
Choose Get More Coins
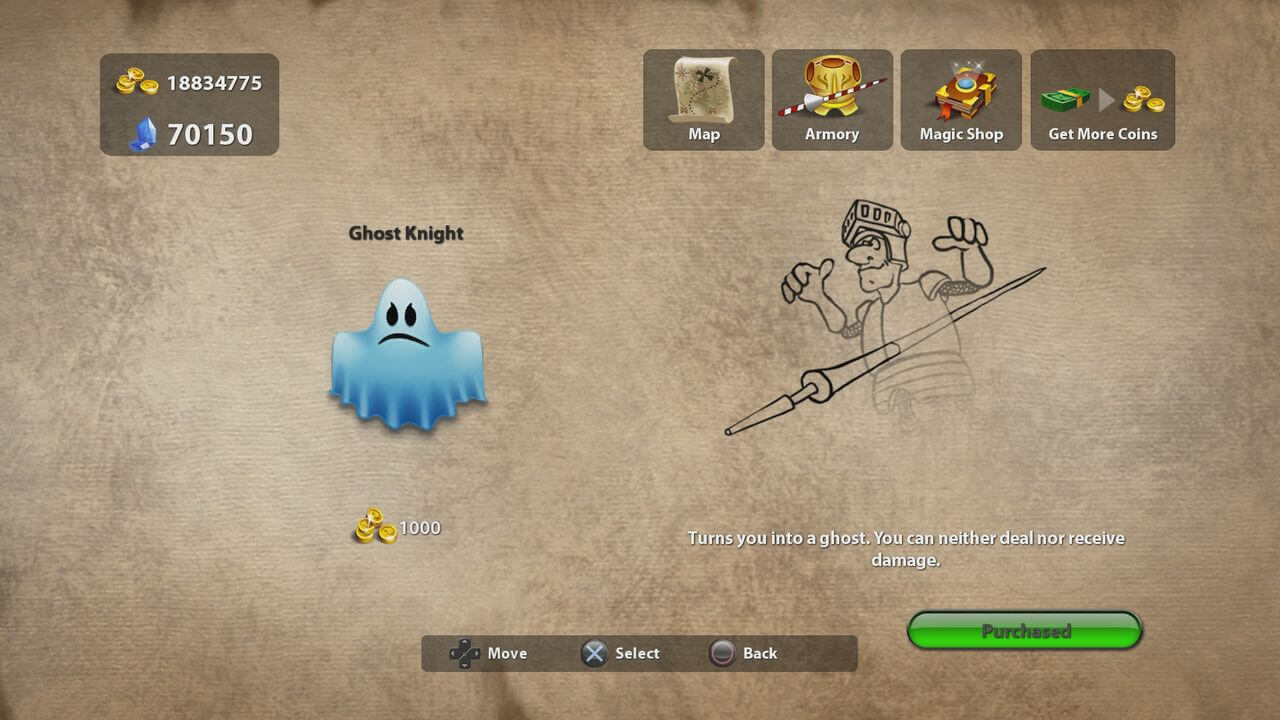pyautogui.click(x=1102, y=100)
